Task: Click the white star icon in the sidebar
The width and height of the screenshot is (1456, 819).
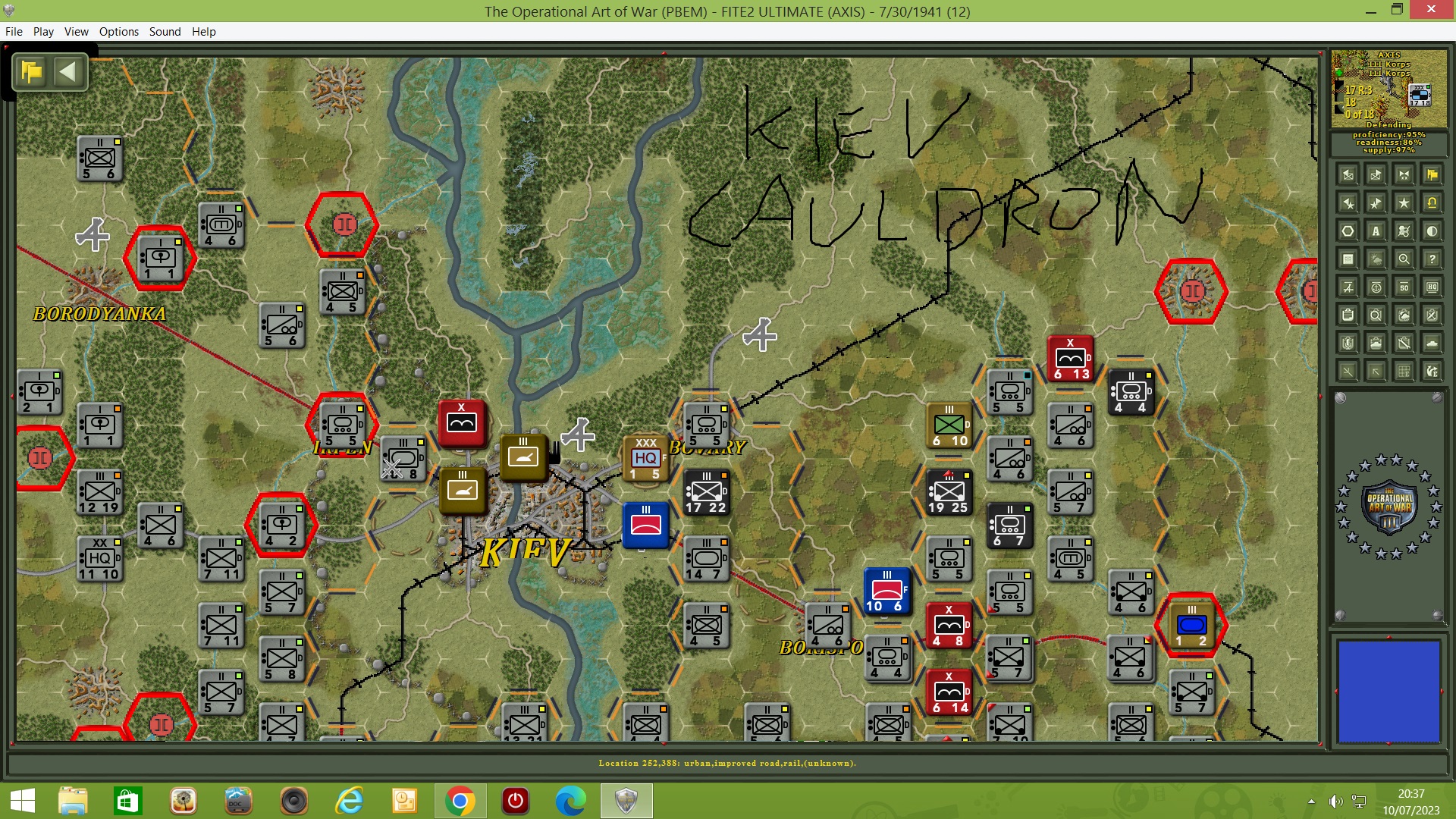Action: pos(1404,202)
